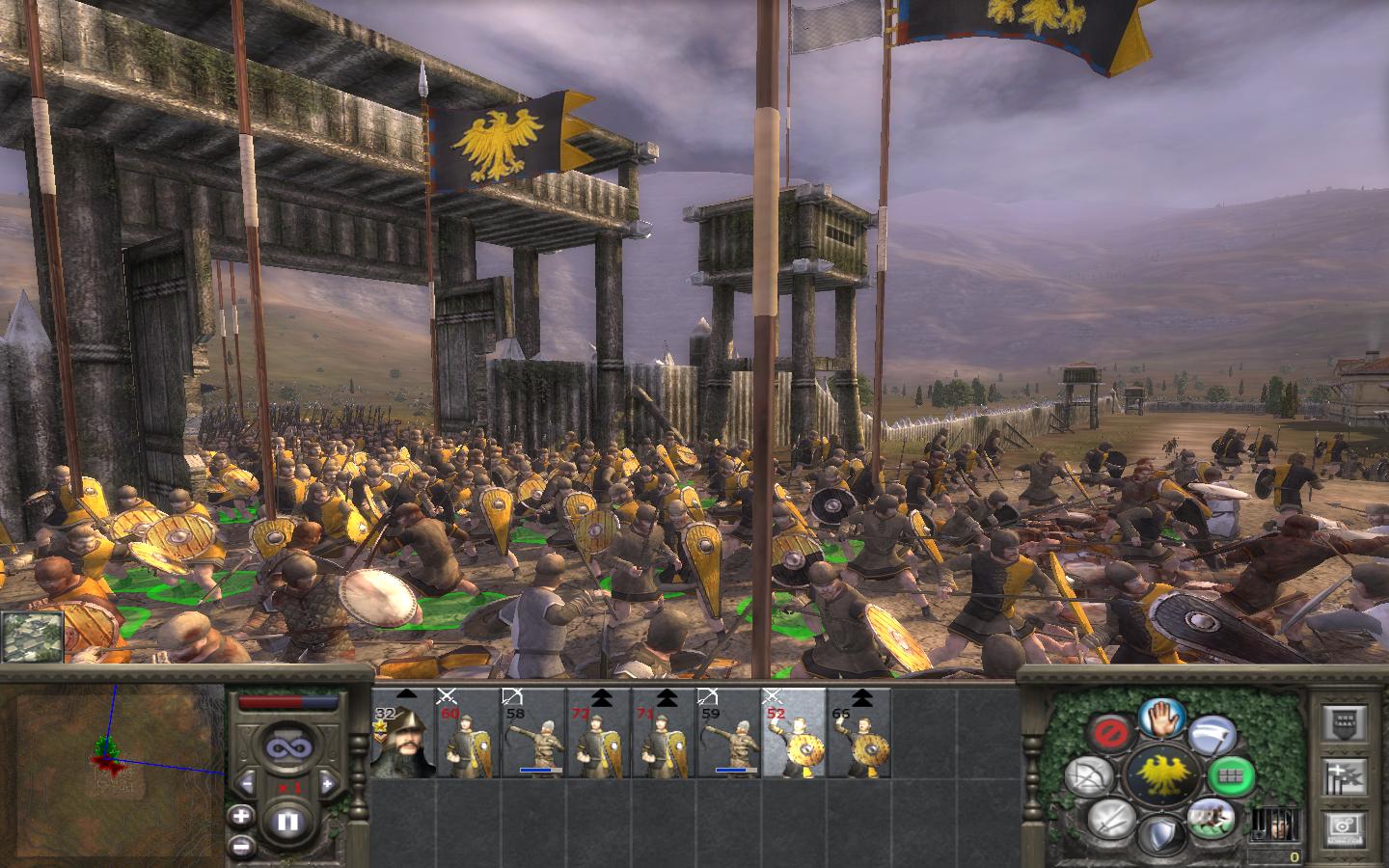Select the archer unit card with 58 men
This screenshot has height=868, width=1389.
coord(533,735)
